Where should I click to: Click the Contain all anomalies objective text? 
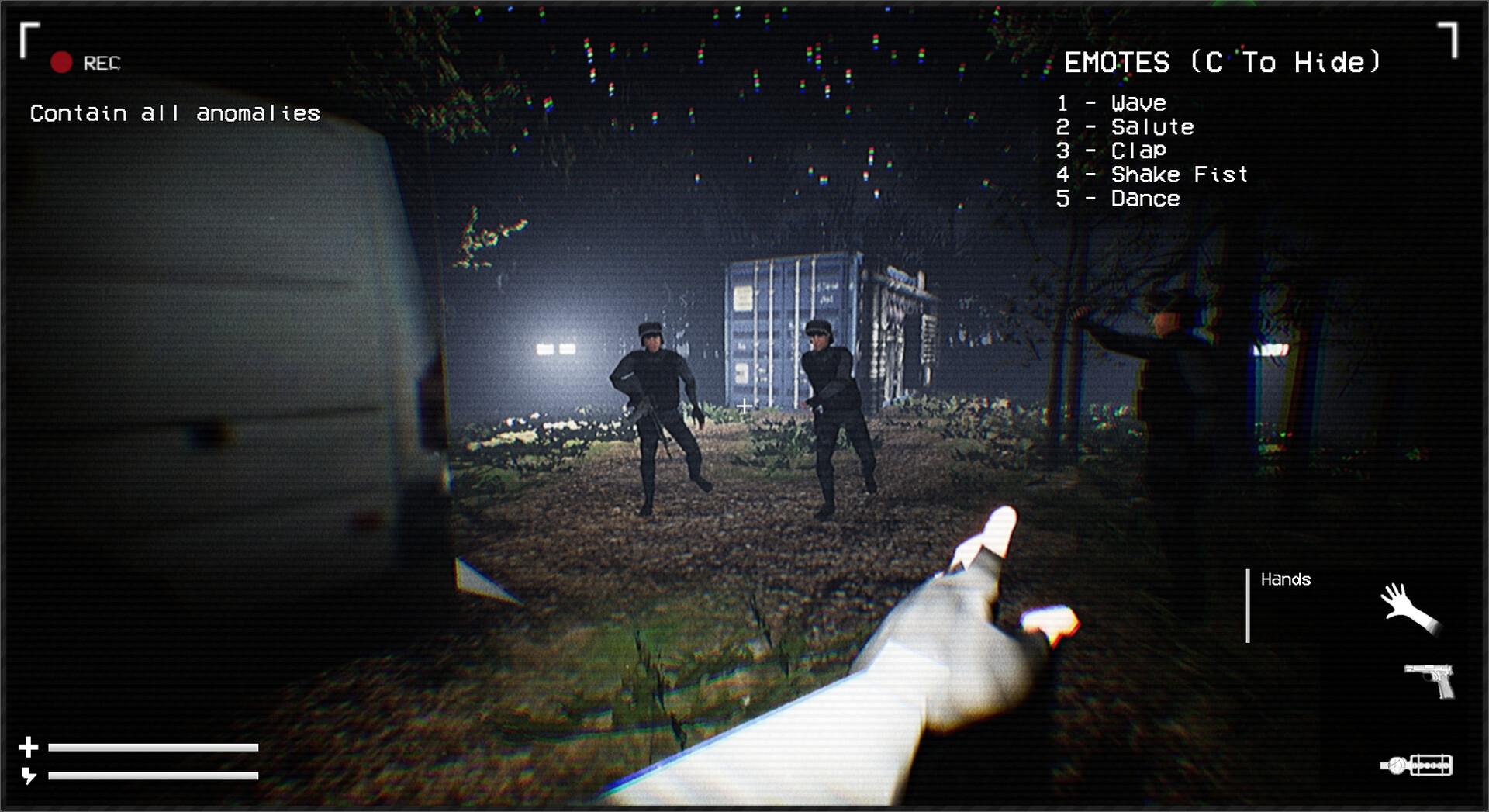(x=174, y=113)
